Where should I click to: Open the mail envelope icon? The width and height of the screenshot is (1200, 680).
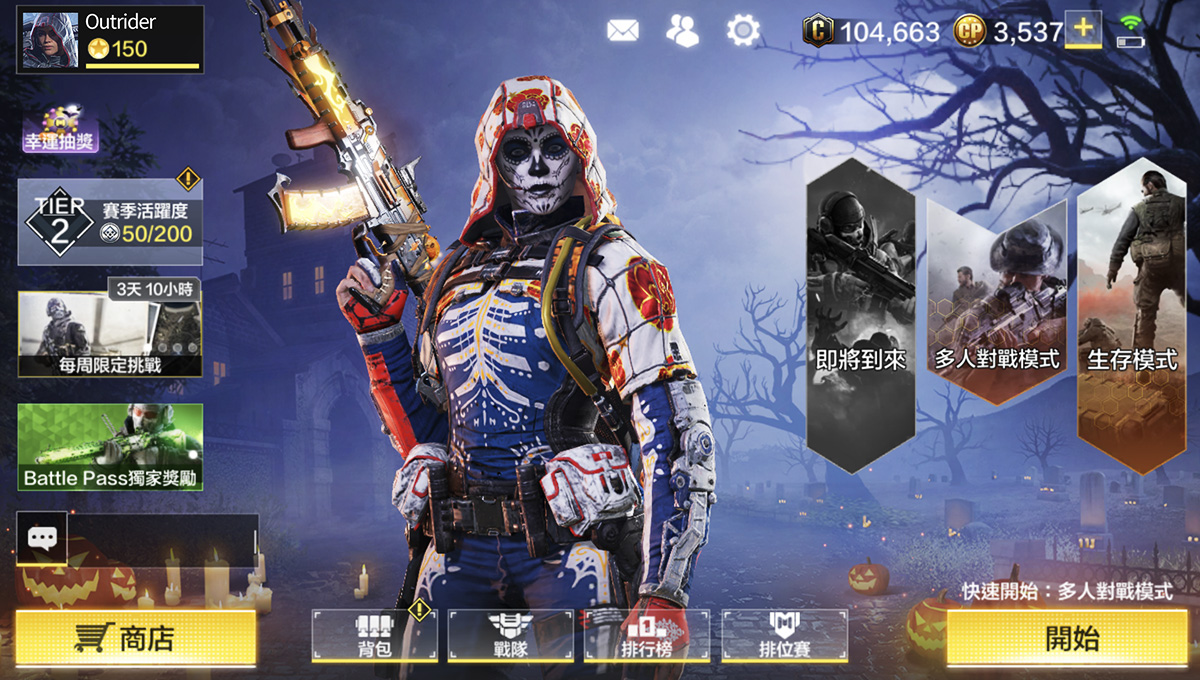pos(622,31)
